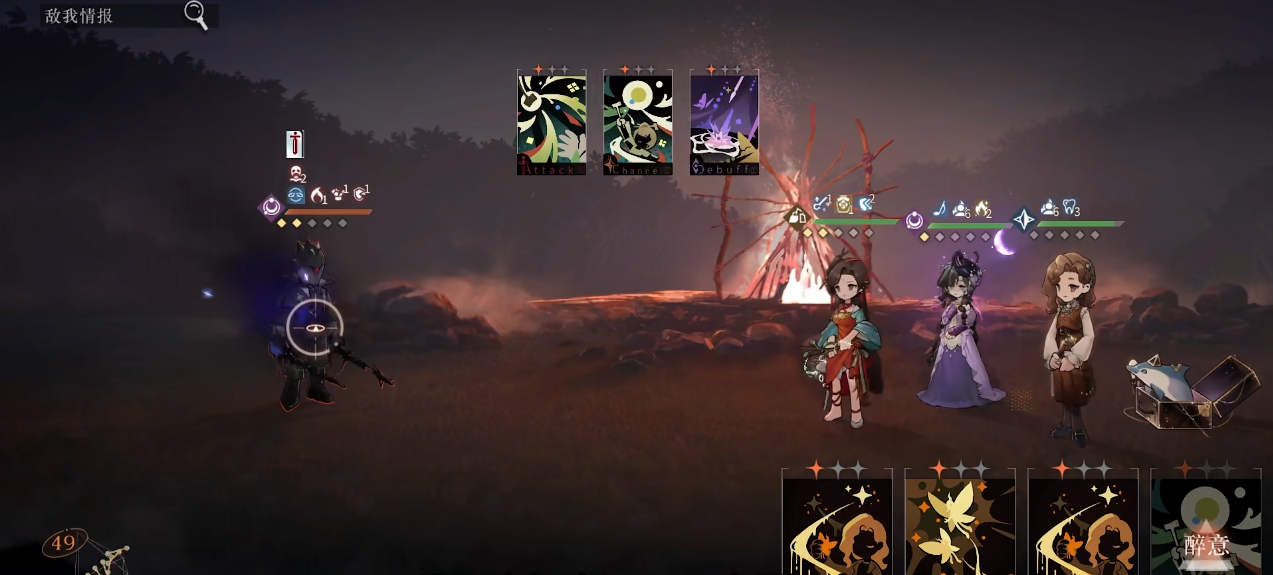
Task: Click the turn counter showing 49
Action: coord(64,543)
